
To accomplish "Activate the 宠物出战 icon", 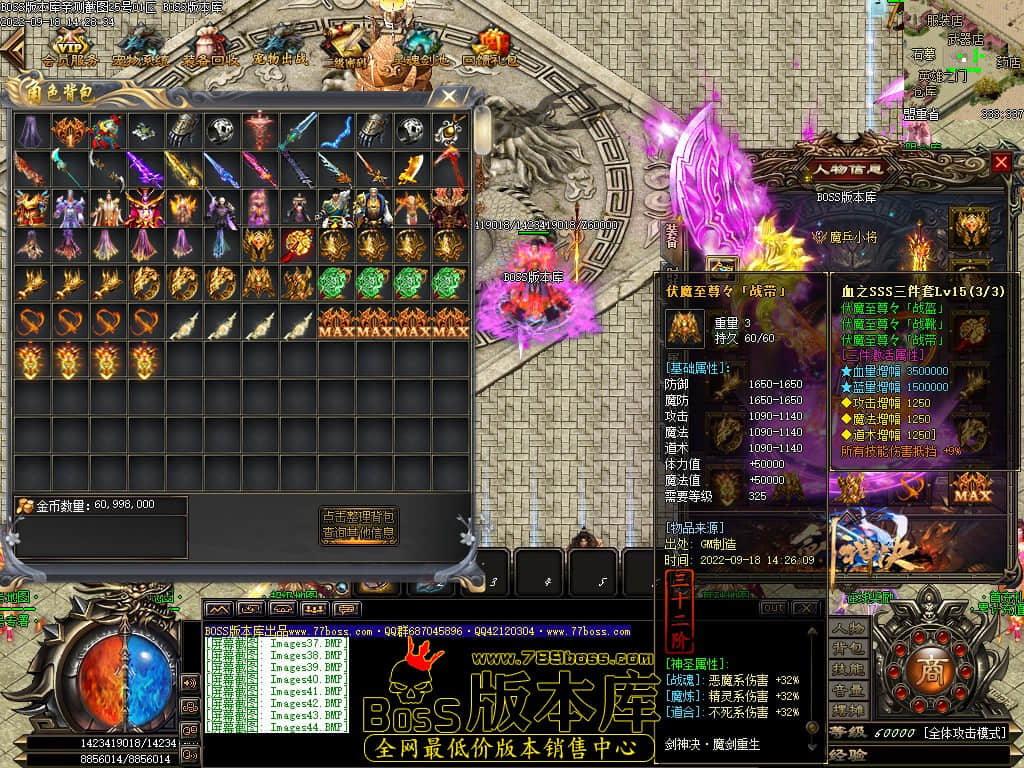I will [281, 46].
